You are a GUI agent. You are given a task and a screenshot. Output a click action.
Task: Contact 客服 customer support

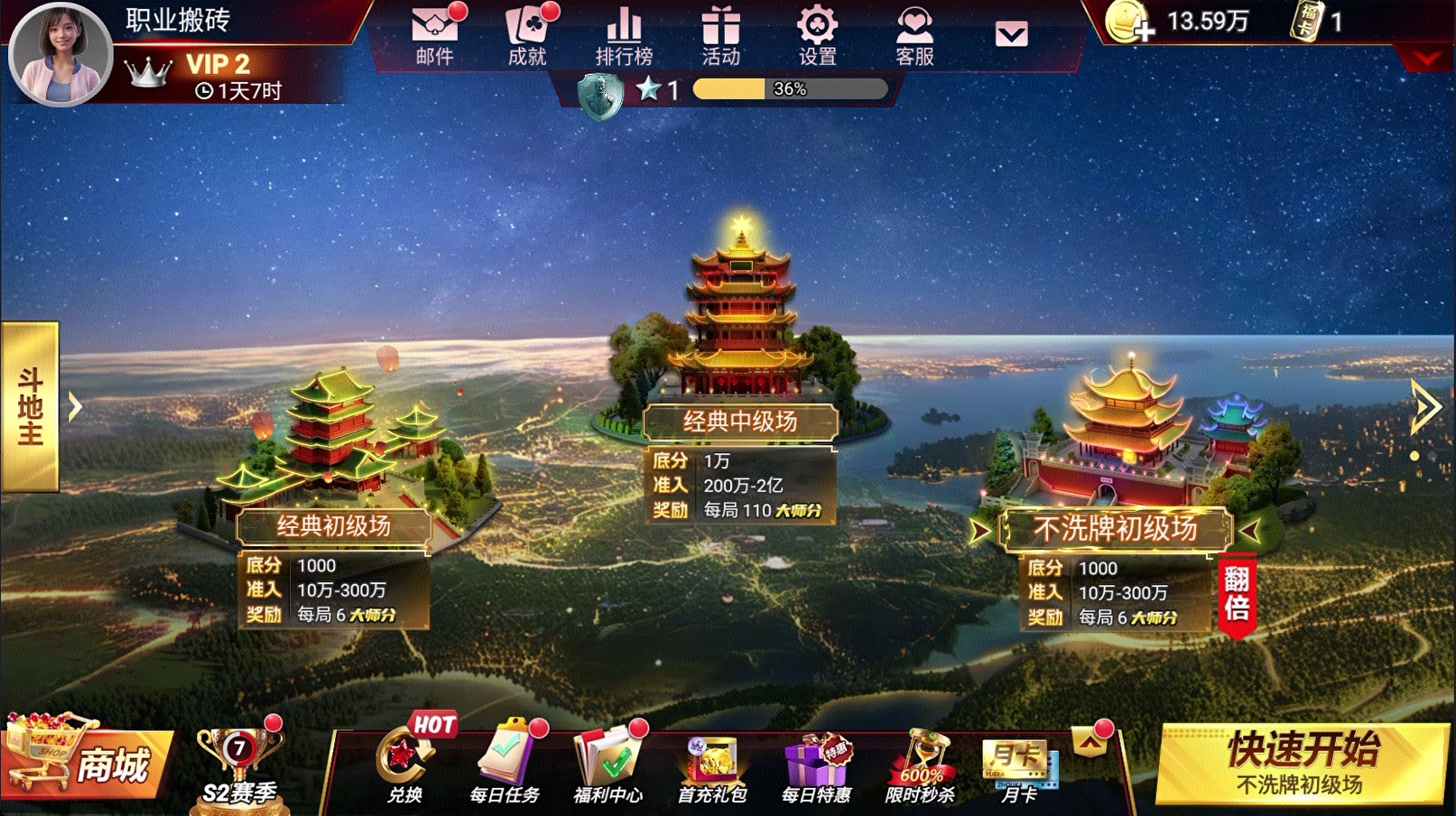pyautogui.click(x=914, y=36)
